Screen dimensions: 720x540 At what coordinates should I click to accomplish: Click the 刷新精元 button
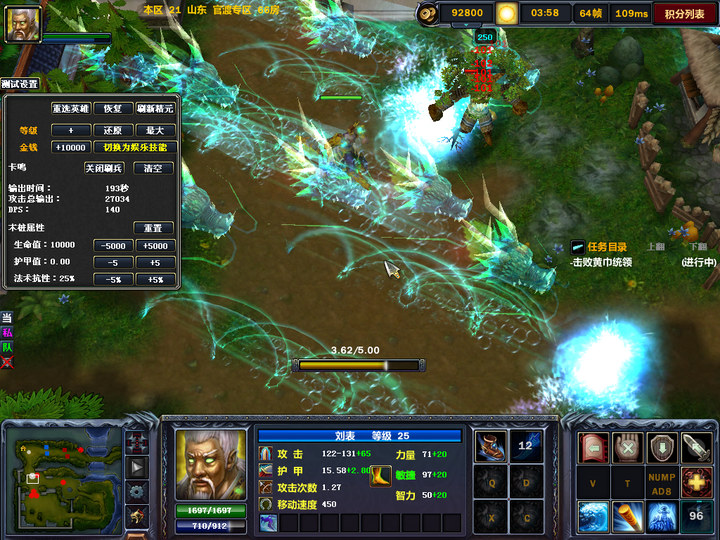point(154,108)
